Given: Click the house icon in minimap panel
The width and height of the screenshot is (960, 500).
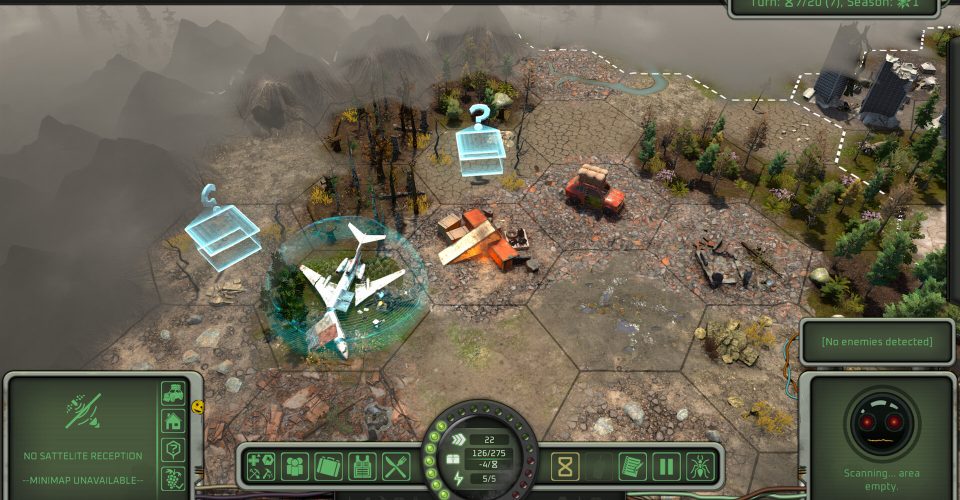Looking at the screenshot, I should tap(174, 421).
